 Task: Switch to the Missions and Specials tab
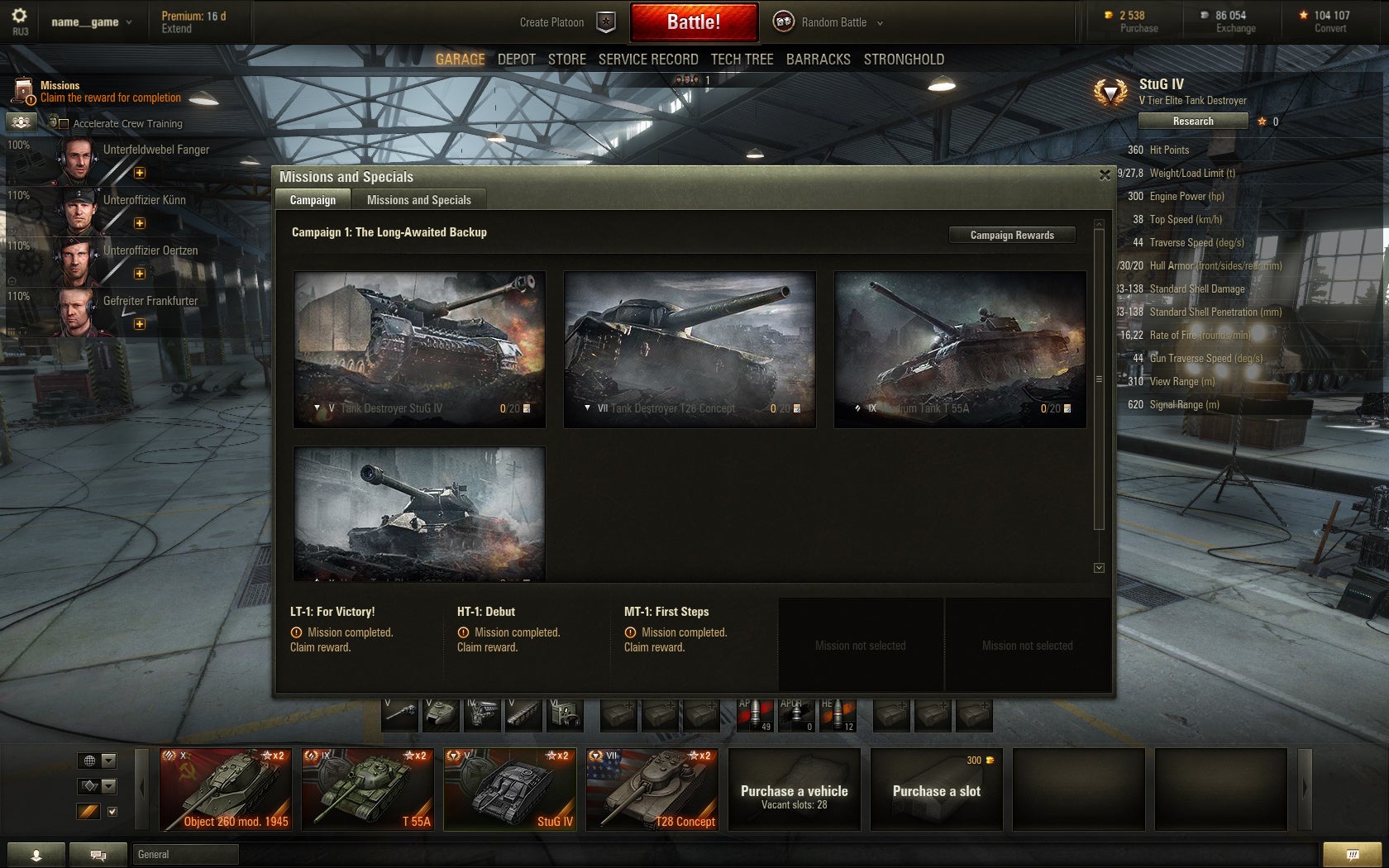[418, 200]
